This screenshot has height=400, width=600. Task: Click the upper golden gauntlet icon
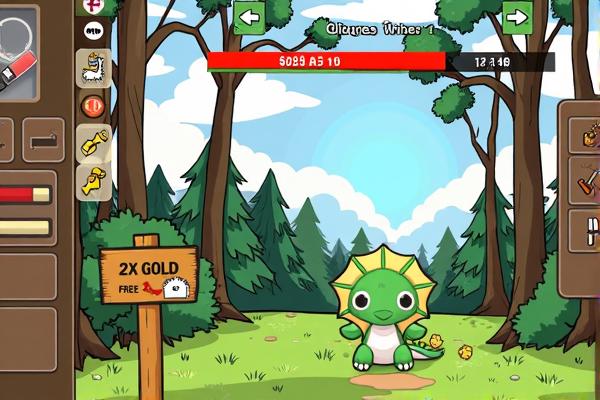(94, 142)
